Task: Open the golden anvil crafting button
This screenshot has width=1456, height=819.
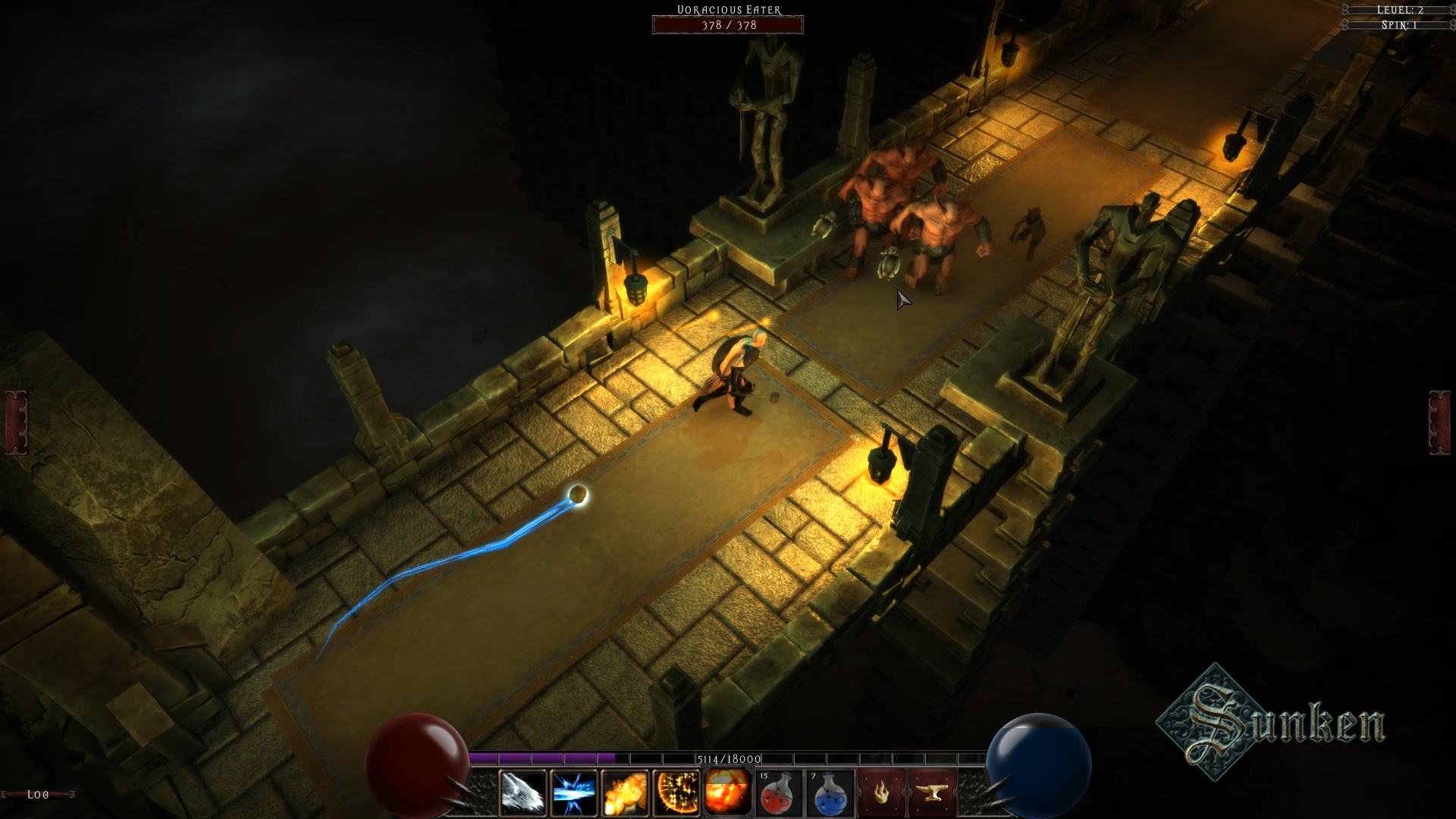Action: tap(933, 793)
